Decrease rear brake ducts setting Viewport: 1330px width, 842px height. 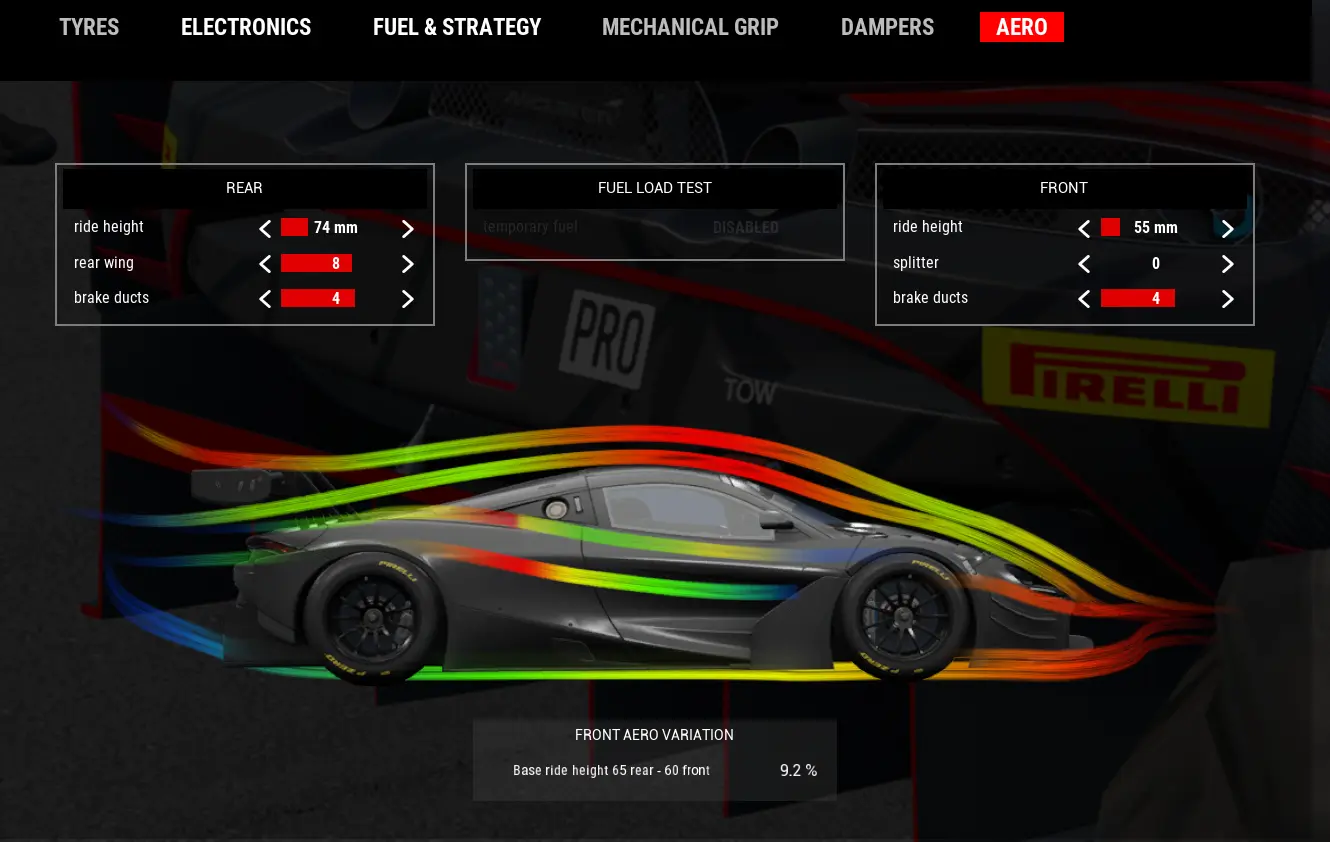tap(265, 298)
